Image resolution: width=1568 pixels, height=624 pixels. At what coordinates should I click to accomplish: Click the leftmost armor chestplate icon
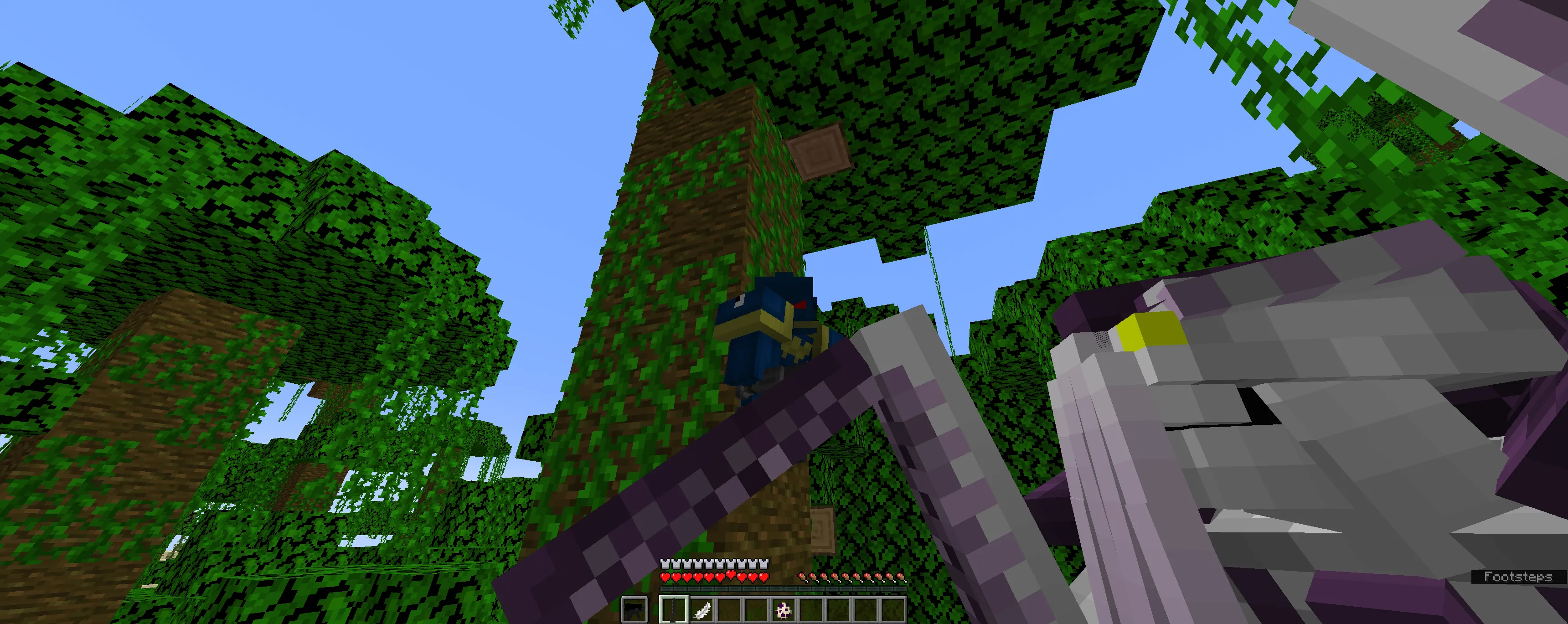[x=665, y=564]
